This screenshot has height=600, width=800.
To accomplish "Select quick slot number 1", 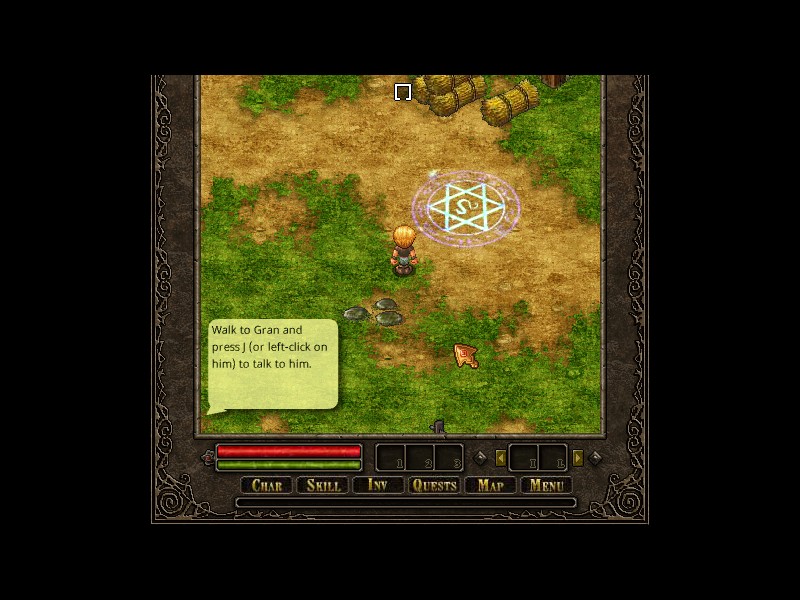I will point(390,458).
